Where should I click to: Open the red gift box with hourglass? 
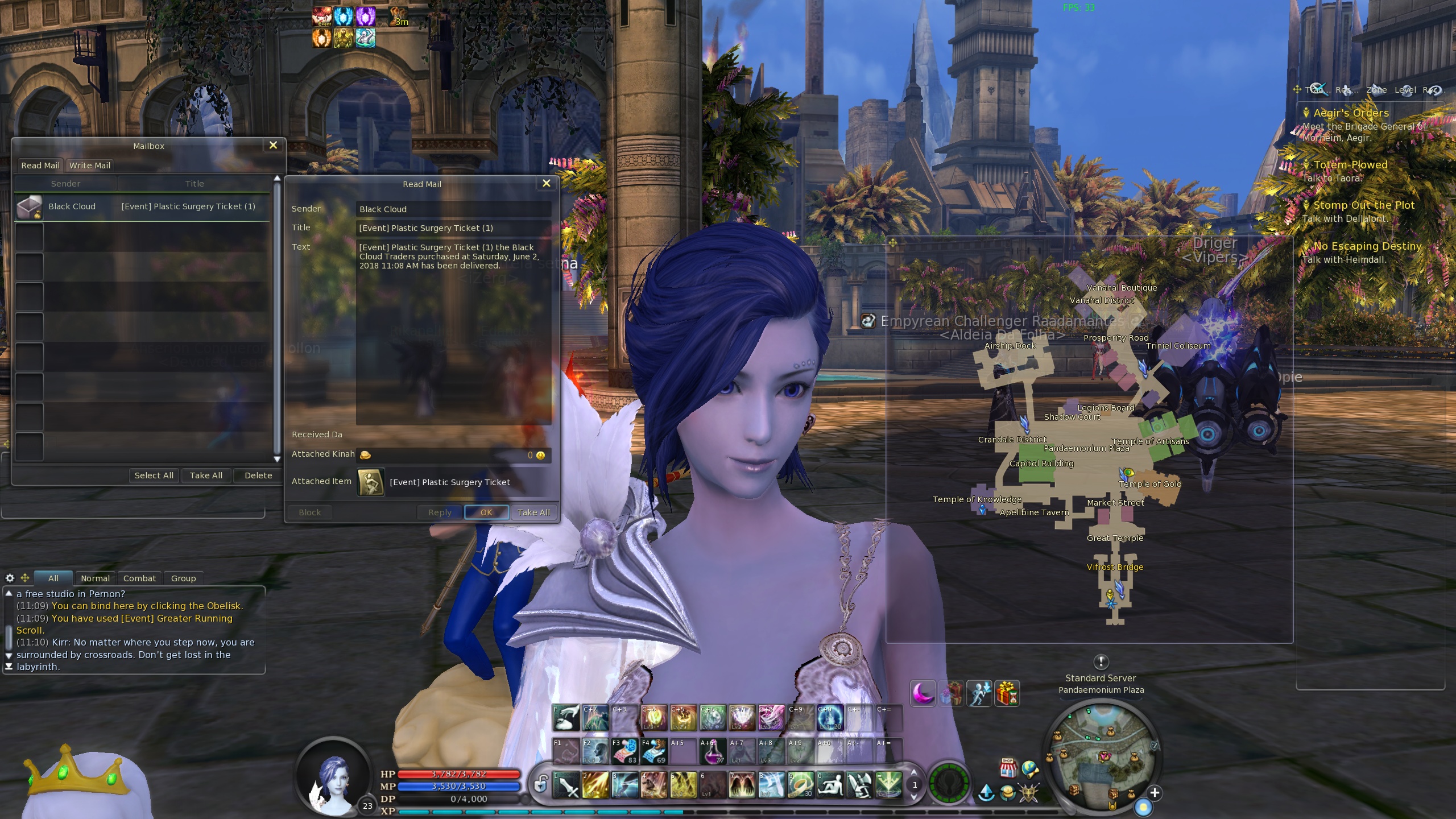coord(1007,693)
